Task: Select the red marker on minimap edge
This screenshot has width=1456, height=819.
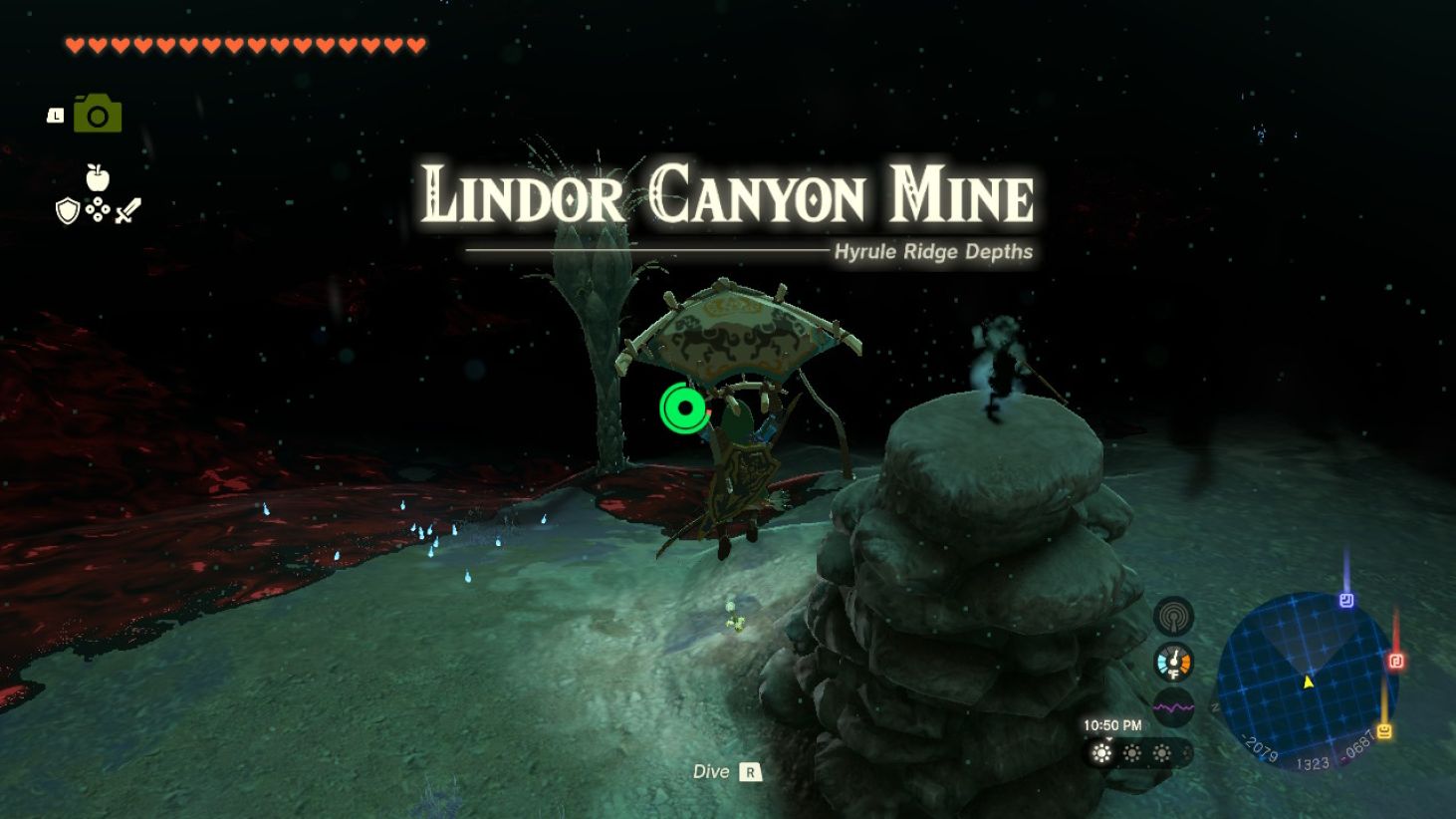Action: (1396, 661)
